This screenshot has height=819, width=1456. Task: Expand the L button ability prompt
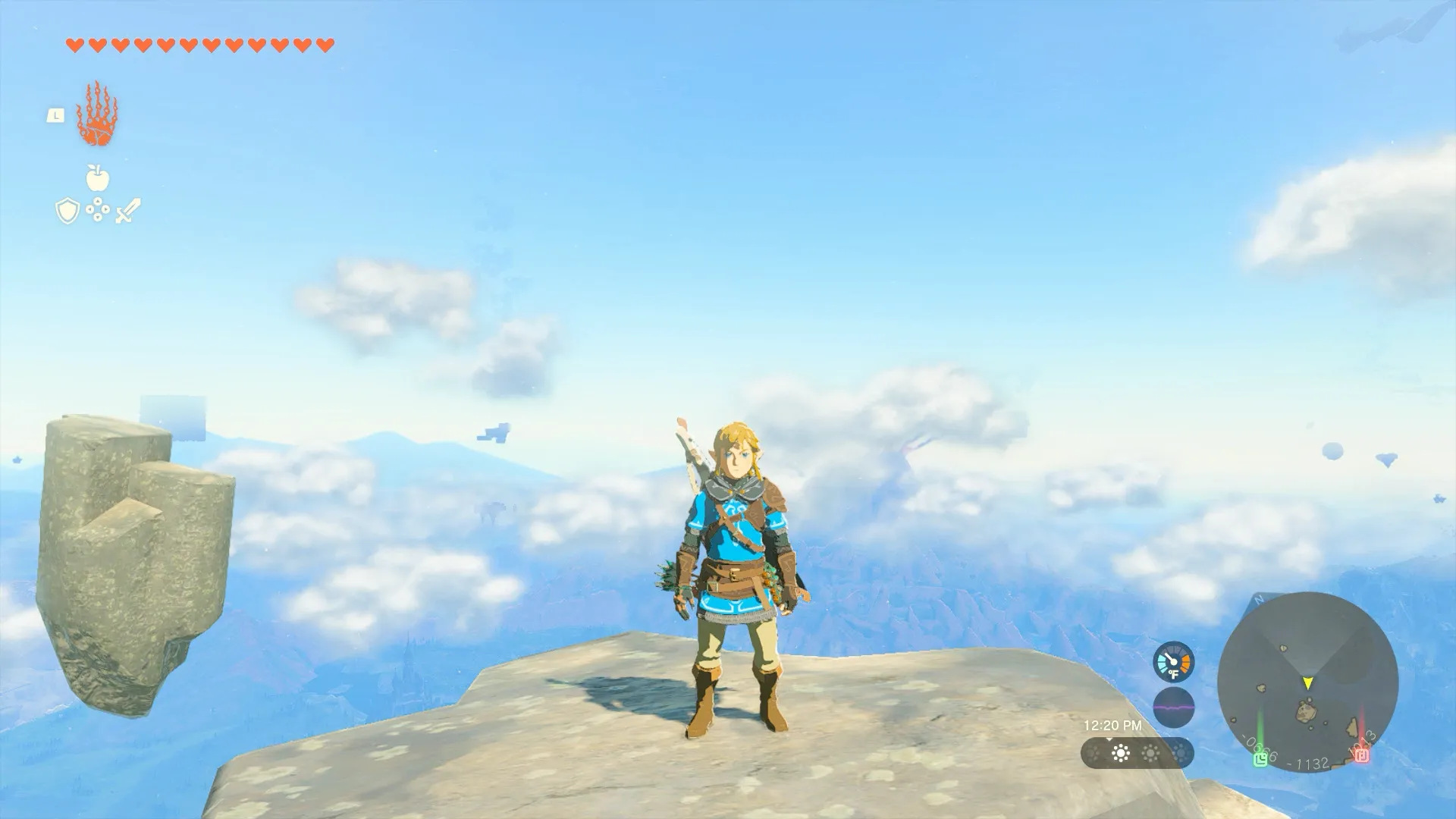tap(56, 116)
